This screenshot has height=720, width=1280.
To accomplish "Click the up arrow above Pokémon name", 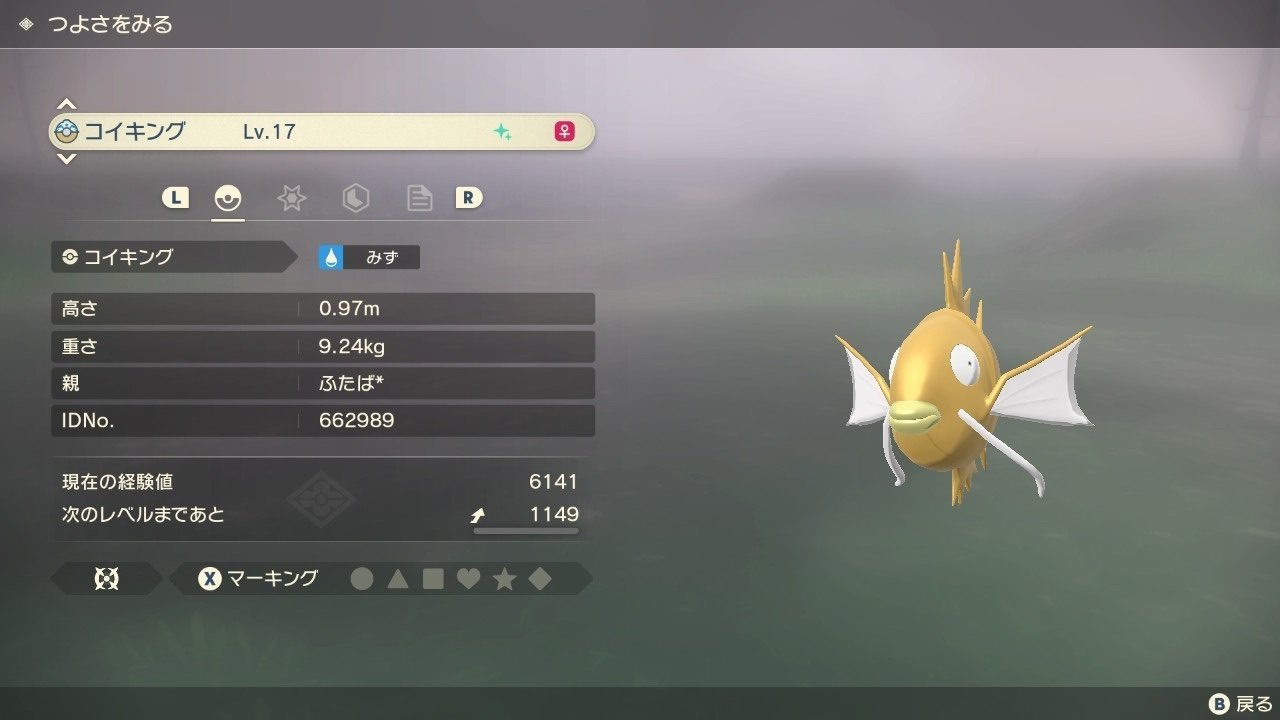I will [66, 104].
